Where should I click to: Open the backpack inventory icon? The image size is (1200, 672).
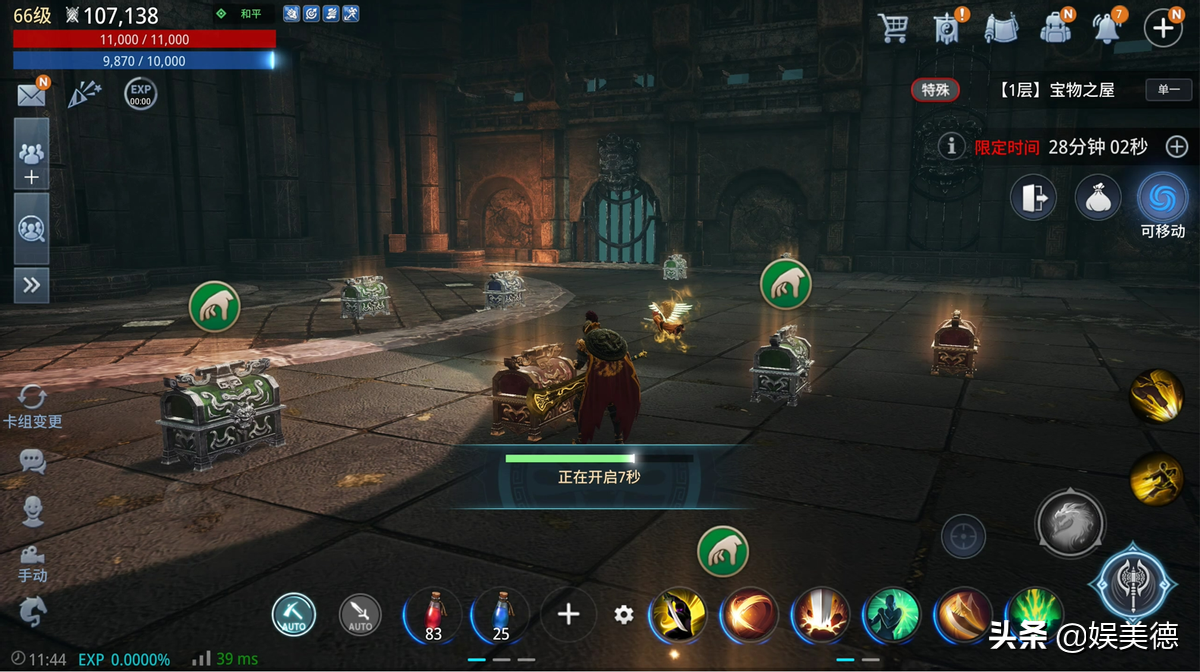click(x=1056, y=27)
